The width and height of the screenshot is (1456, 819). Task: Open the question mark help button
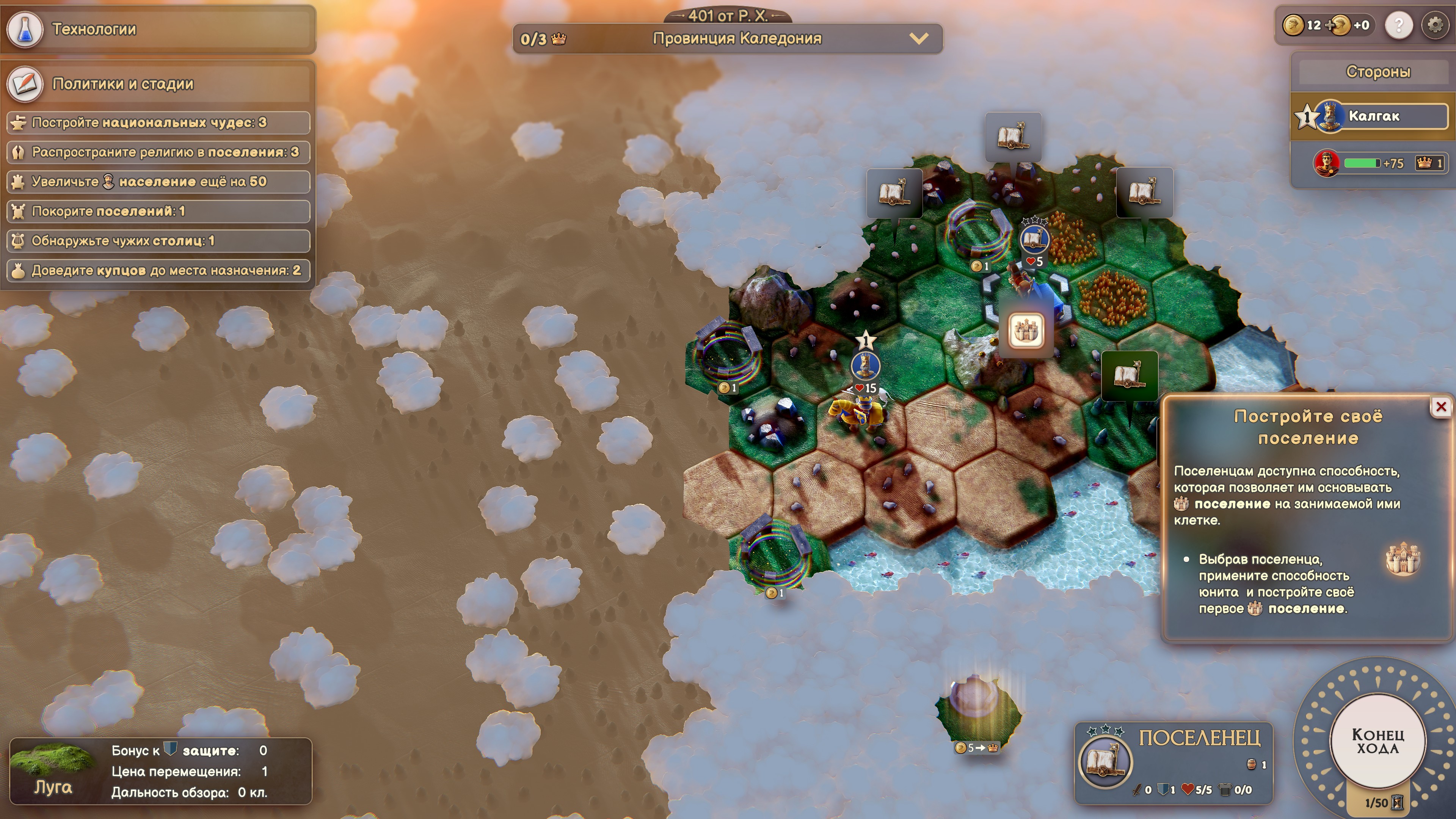point(1399,25)
